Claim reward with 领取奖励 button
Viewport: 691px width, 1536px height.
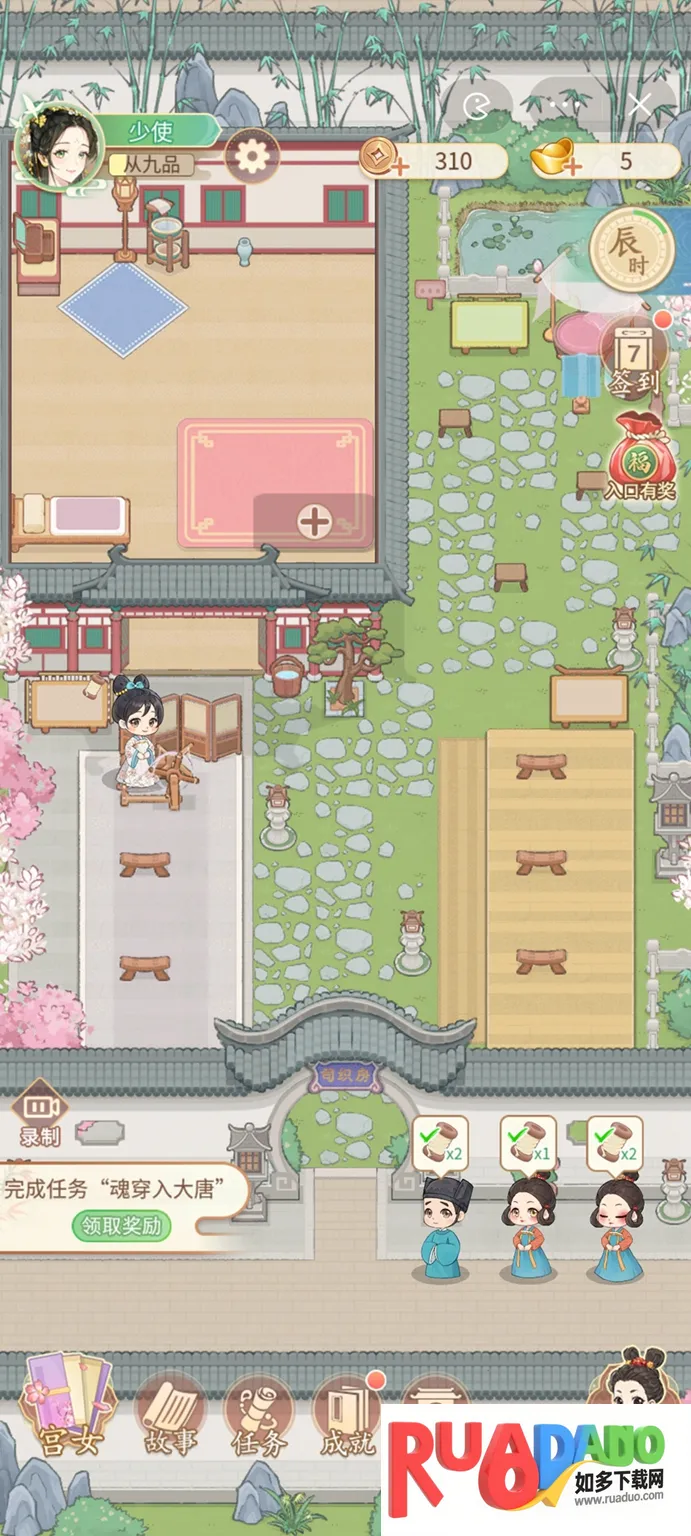122,1226
